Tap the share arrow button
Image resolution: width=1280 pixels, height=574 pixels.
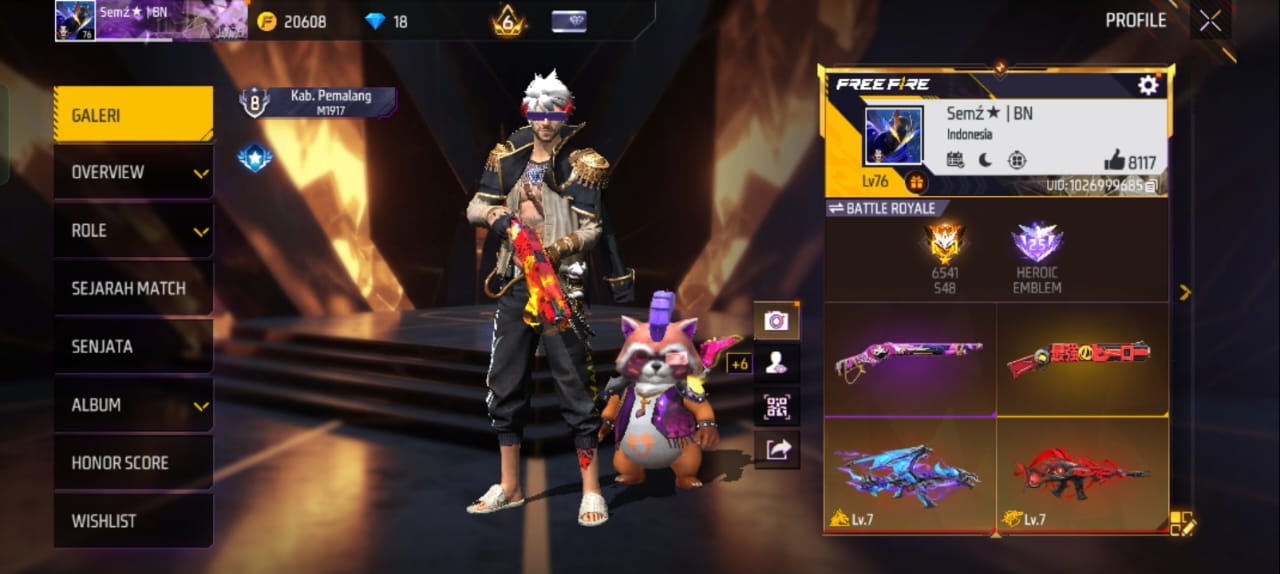[776, 450]
